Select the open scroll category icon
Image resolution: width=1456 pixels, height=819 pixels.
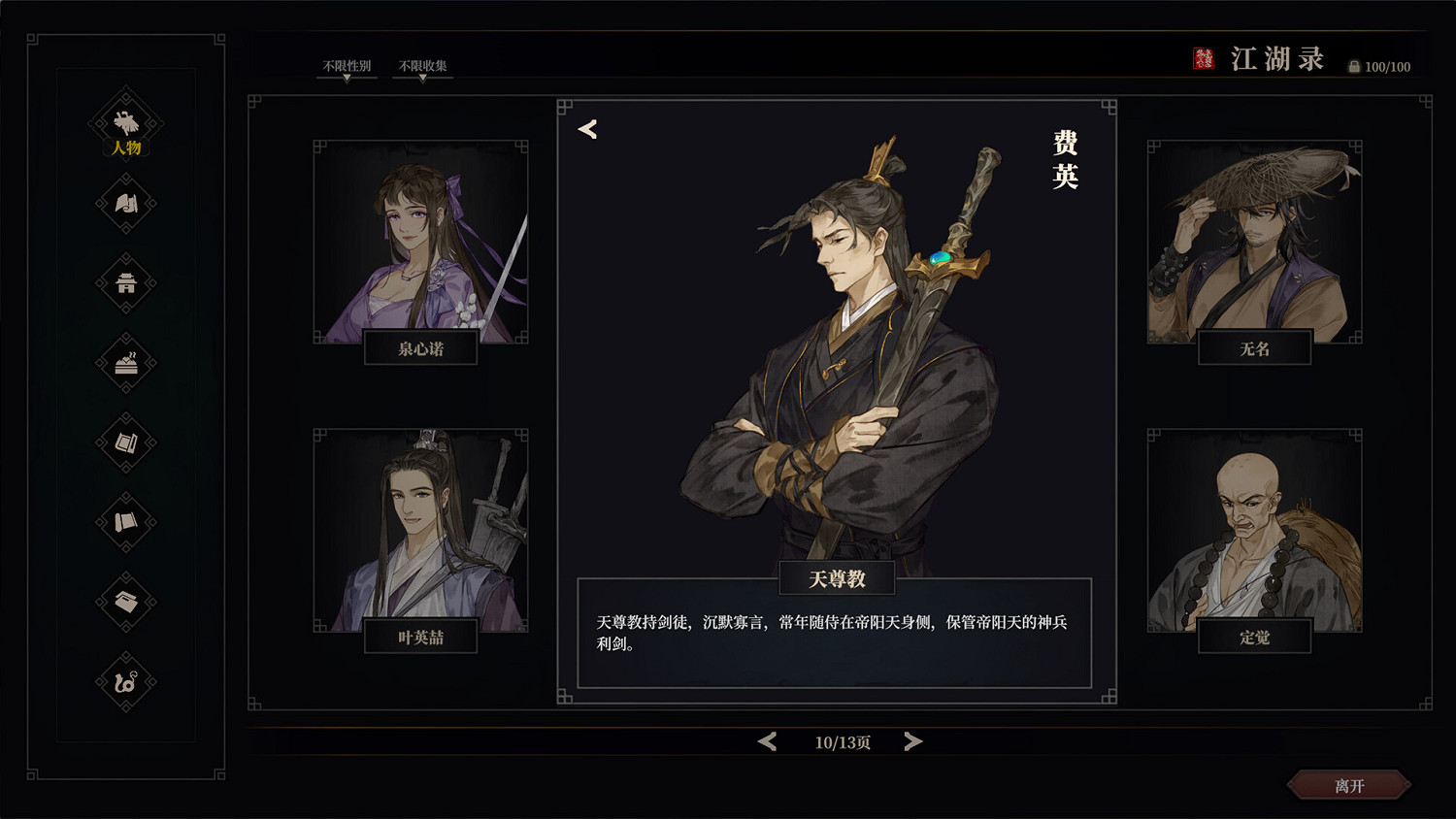pos(124,443)
